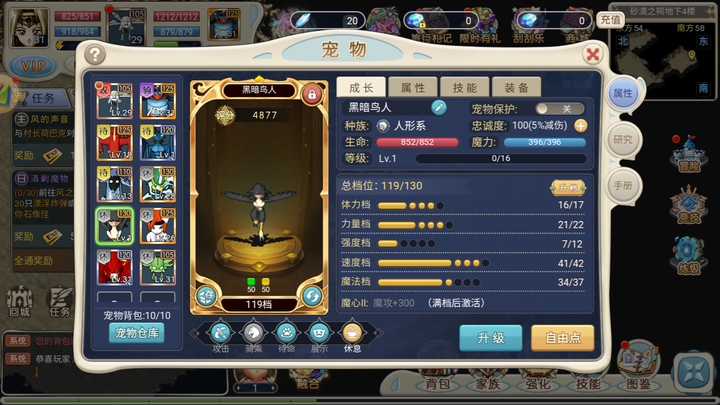The image size is (720, 405).
Task: Open the help question-mark button
Action: click(x=95, y=55)
